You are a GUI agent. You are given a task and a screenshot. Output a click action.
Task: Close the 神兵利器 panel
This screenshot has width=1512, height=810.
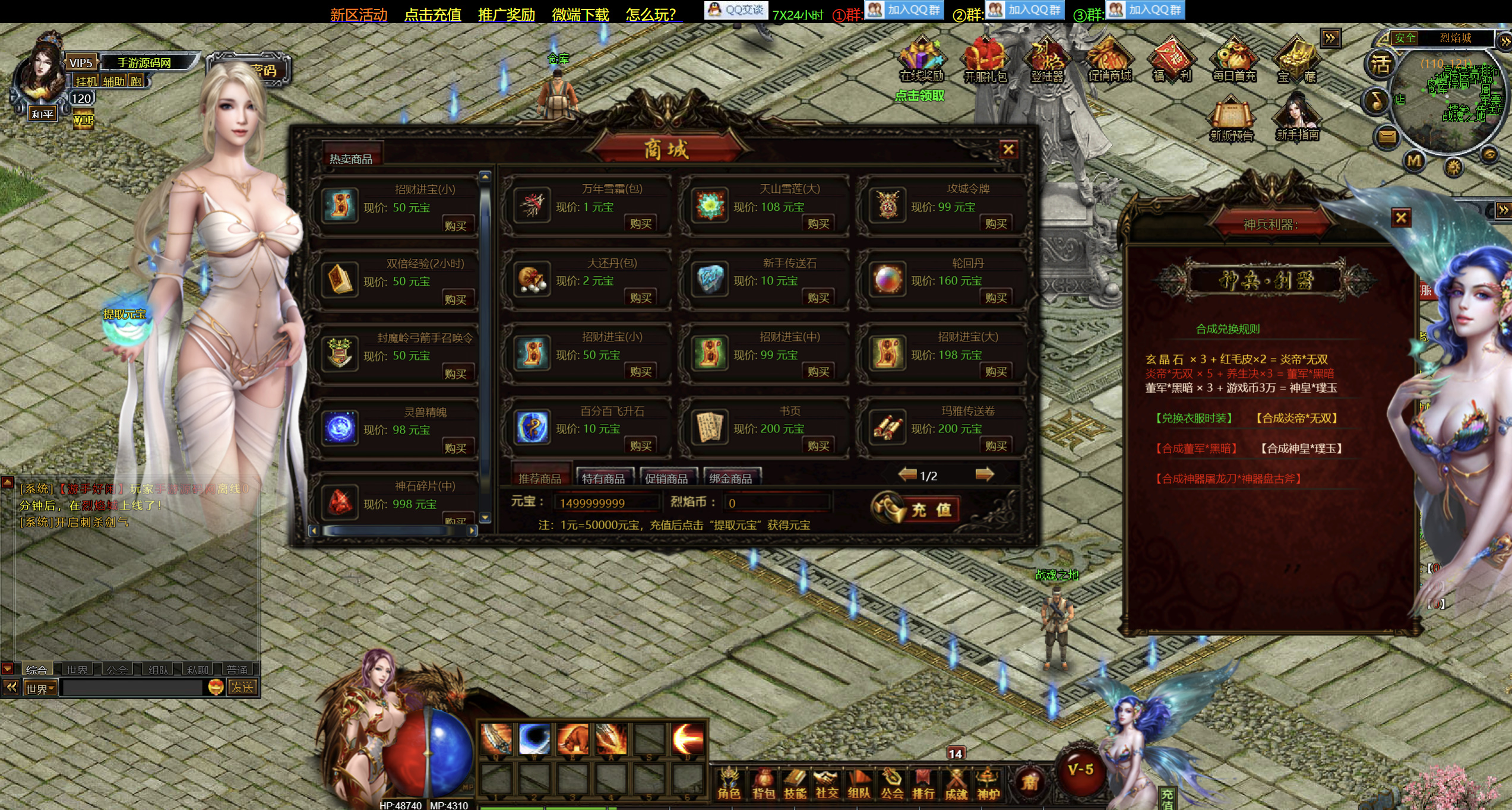(x=1401, y=218)
